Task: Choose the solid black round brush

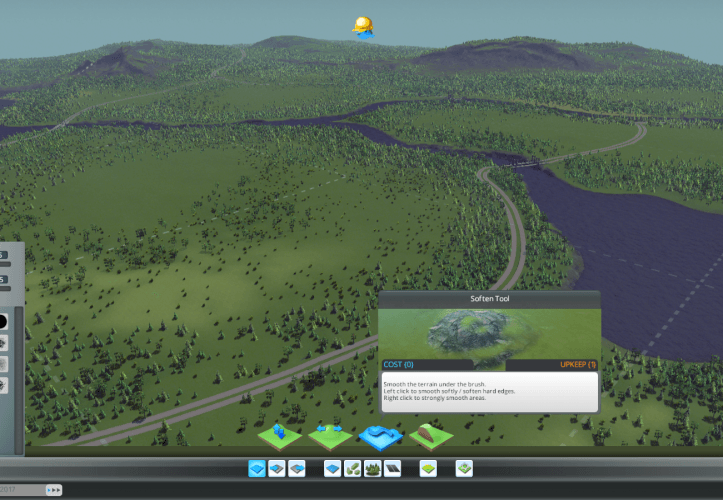Action: point(3,323)
